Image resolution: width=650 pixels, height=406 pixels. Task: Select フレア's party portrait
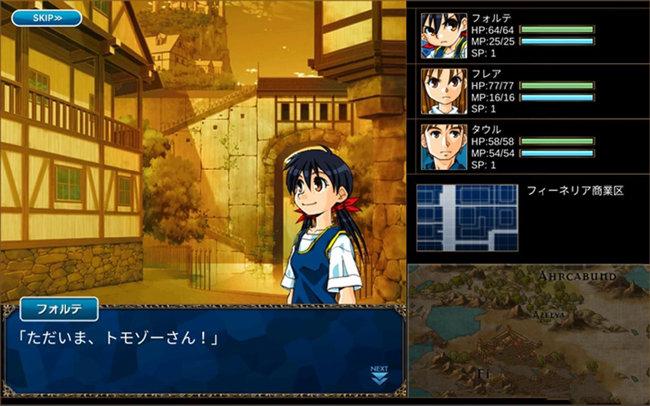point(443,91)
